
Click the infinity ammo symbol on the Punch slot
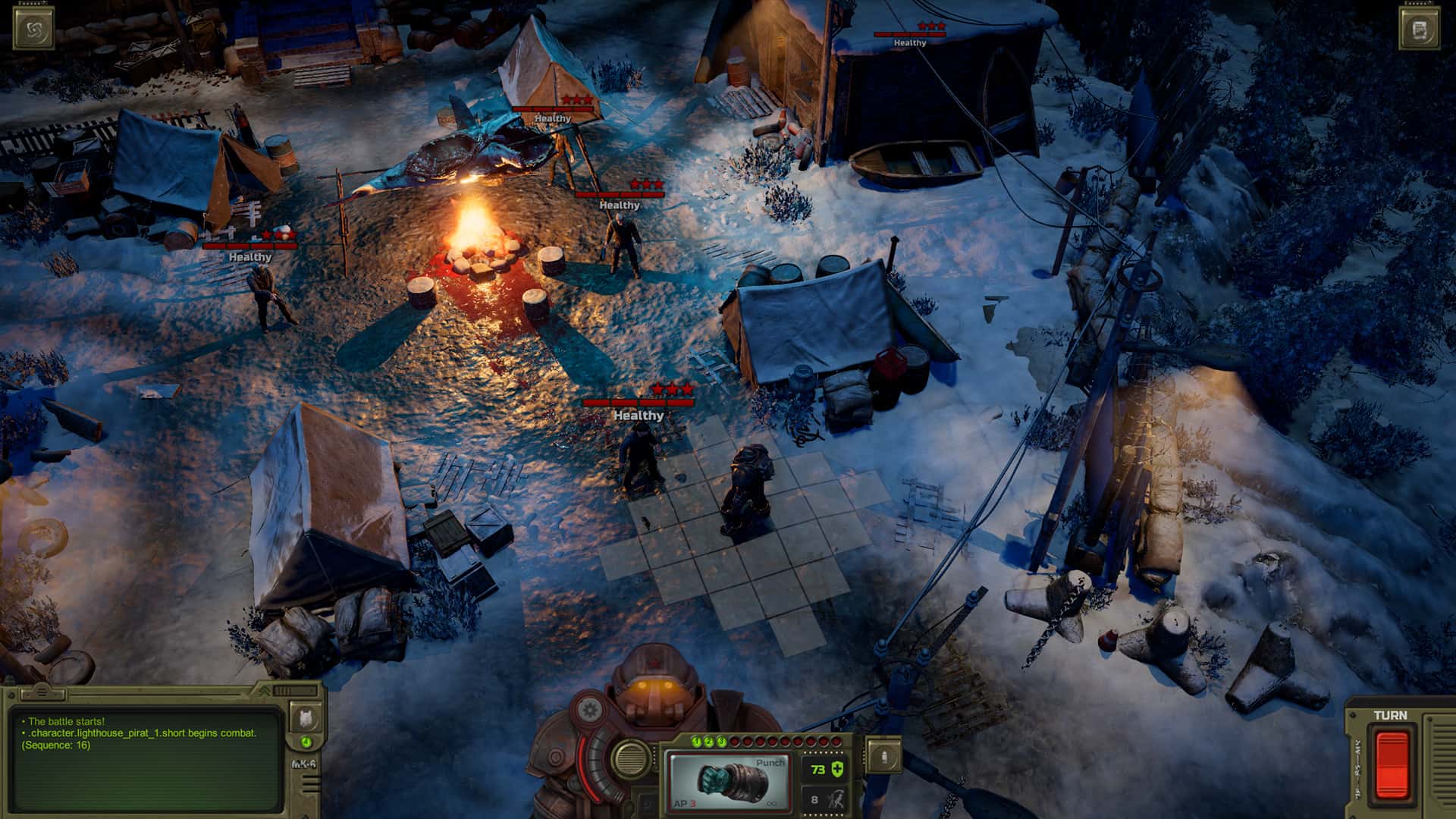coord(771,804)
